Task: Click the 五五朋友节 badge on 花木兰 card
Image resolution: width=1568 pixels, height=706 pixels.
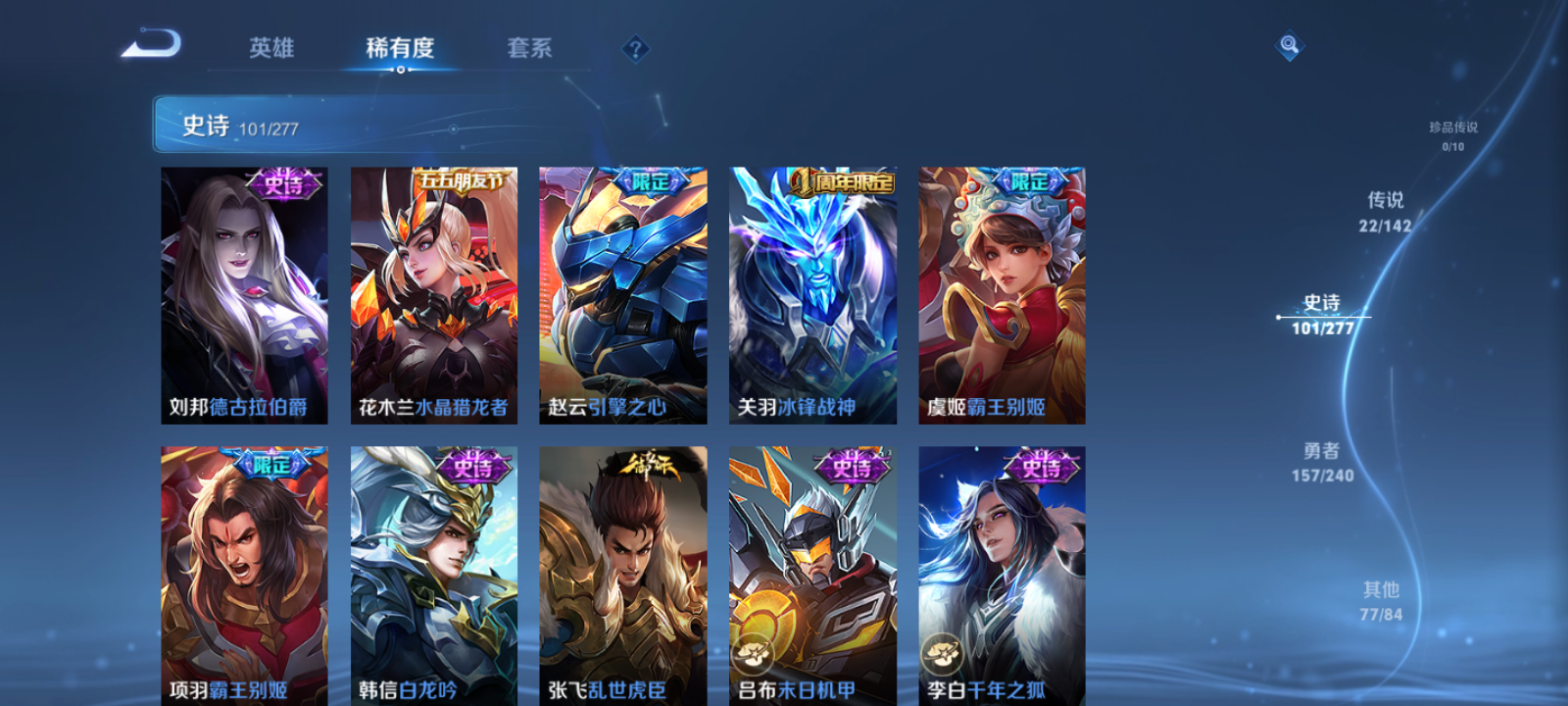Action: (x=463, y=181)
